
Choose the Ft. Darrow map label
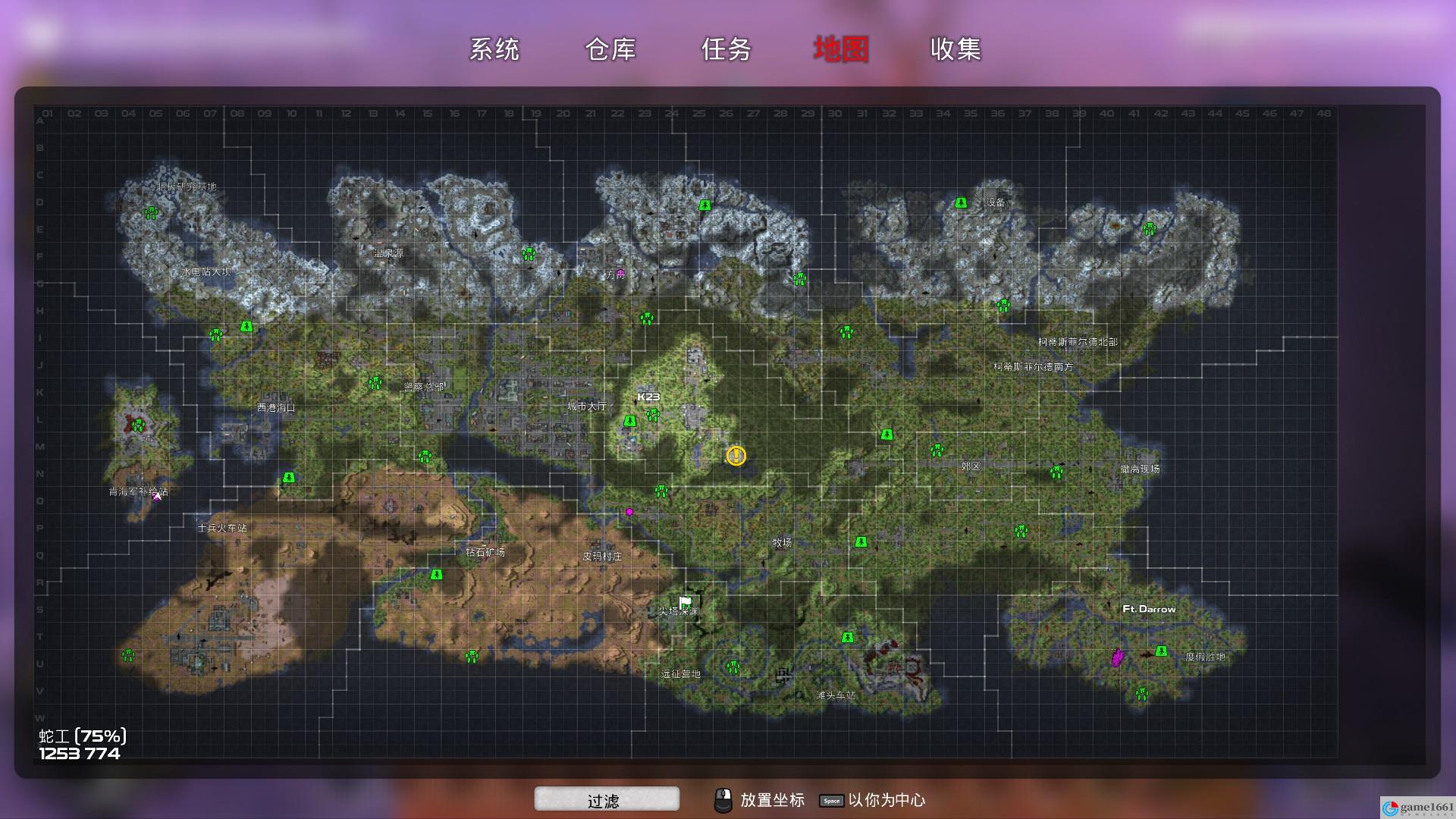point(1149,609)
